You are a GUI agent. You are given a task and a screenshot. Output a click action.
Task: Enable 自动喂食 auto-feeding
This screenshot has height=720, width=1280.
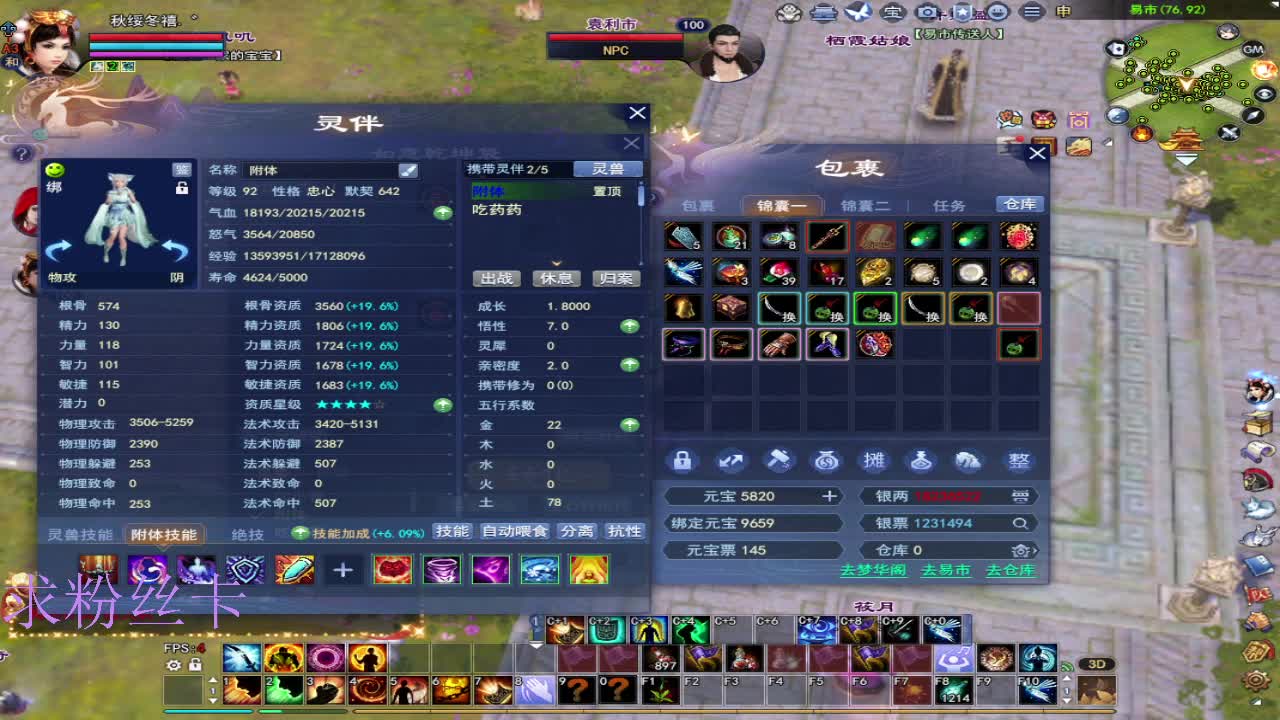513,531
